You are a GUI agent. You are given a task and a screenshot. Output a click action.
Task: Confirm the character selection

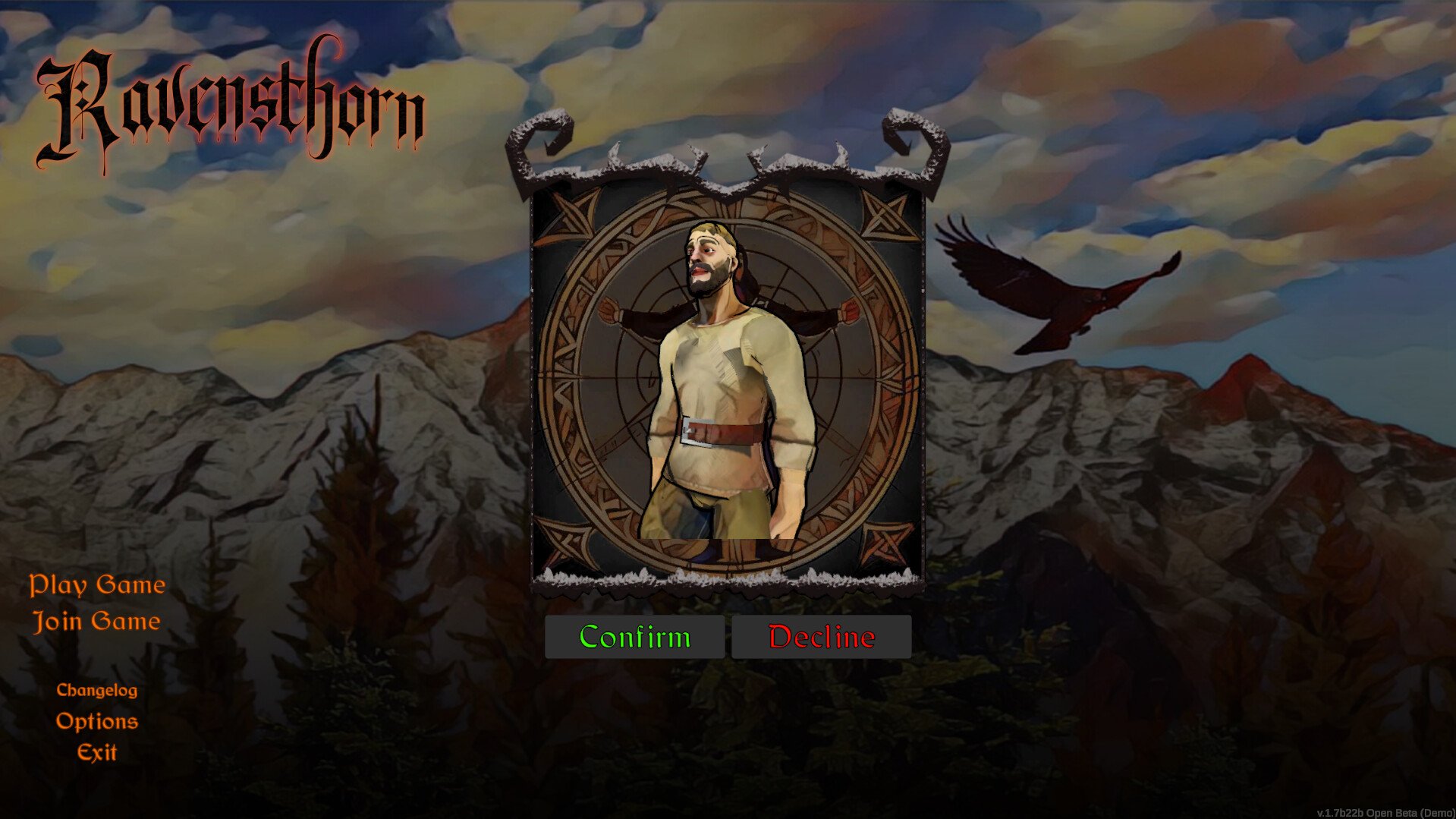tap(634, 637)
